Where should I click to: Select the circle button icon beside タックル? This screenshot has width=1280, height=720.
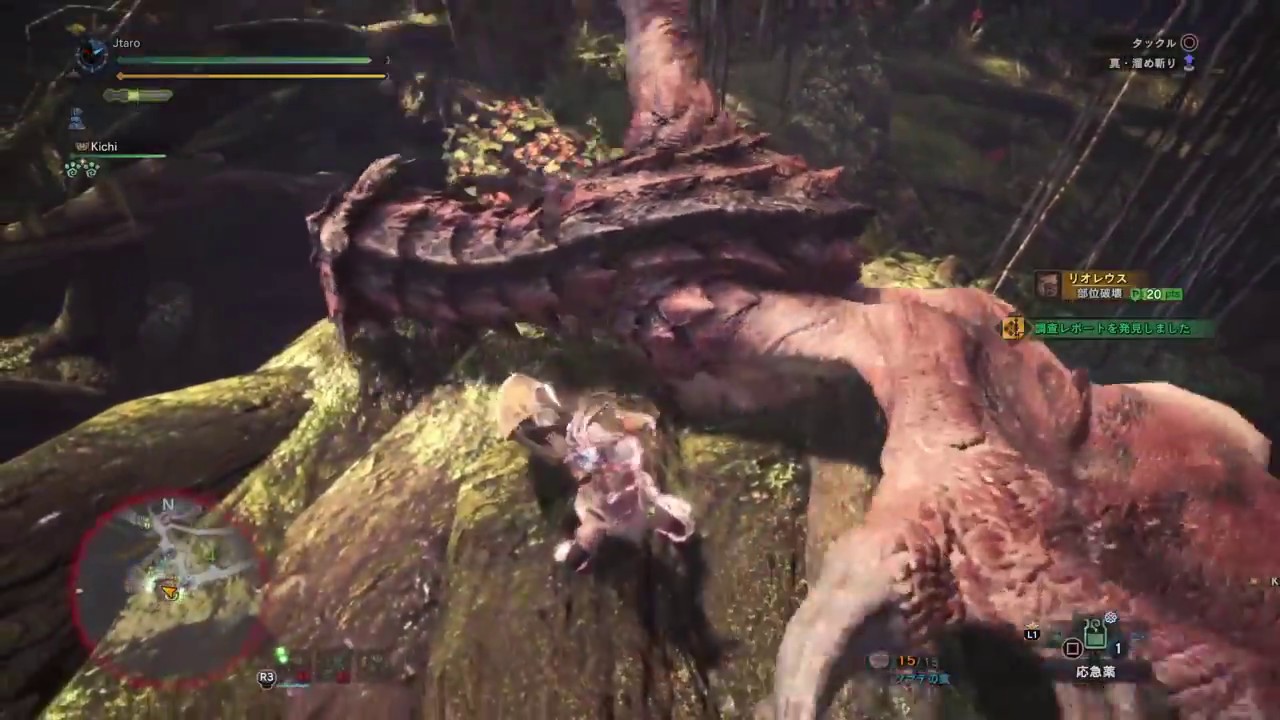[1189, 43]
